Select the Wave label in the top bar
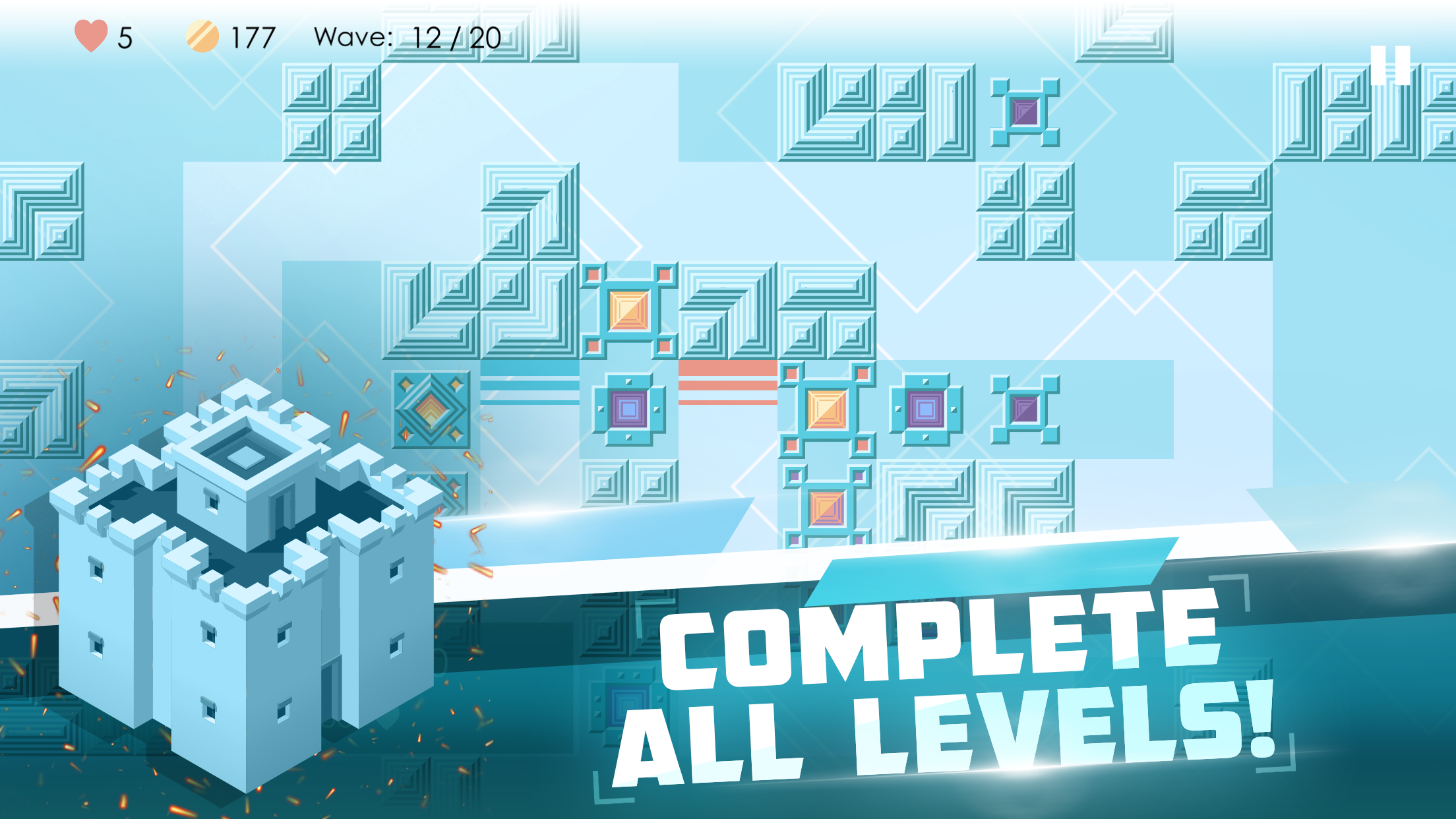The image size is (1456, 819). pyautogui.click(x=350, y=38)
